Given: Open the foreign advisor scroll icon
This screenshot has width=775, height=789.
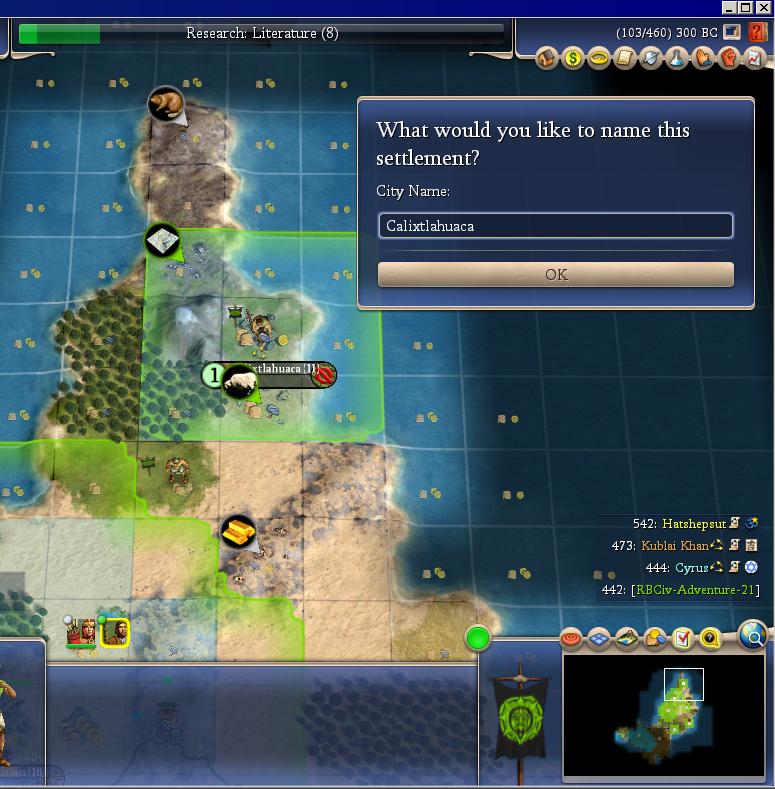Looking at the screenshot, I should (625, 58).
